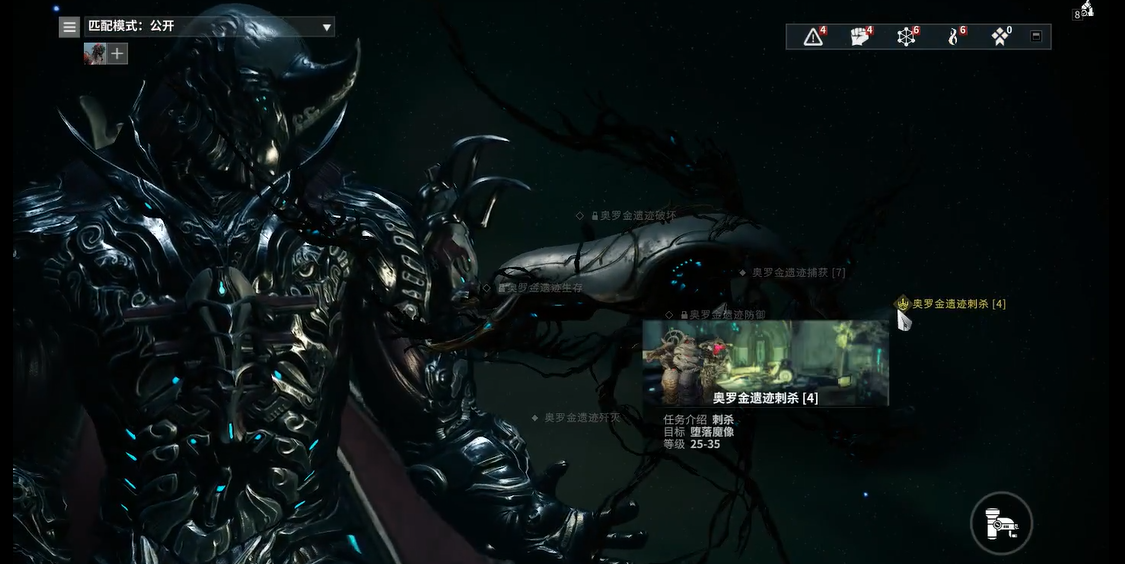Choose the locked 奥罗金遗迹生存 node

point(543,288)
